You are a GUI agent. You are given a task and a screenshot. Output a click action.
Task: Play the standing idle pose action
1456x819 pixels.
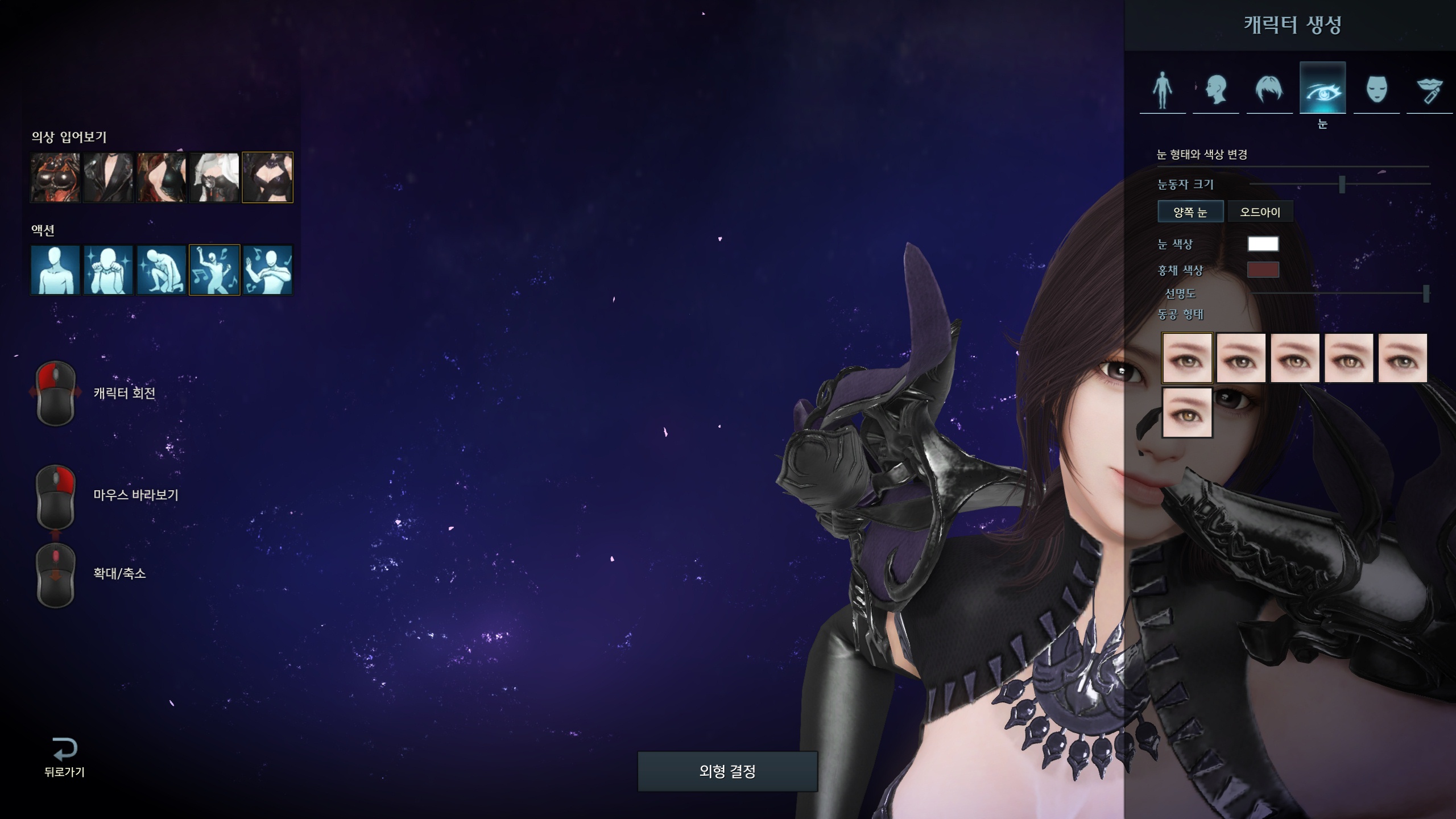(55, 270)
